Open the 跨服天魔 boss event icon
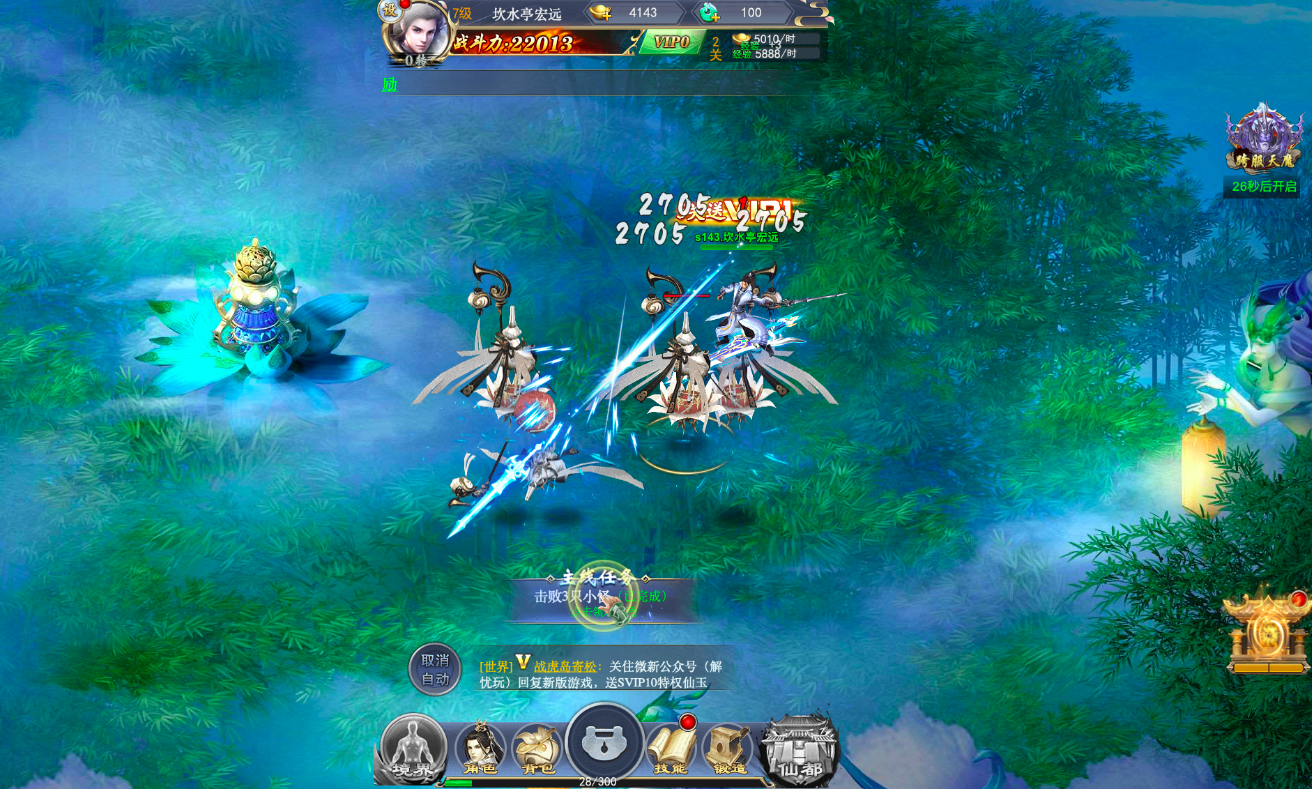Viewport: 1312px width, 789px height. tap(1264, 140)
